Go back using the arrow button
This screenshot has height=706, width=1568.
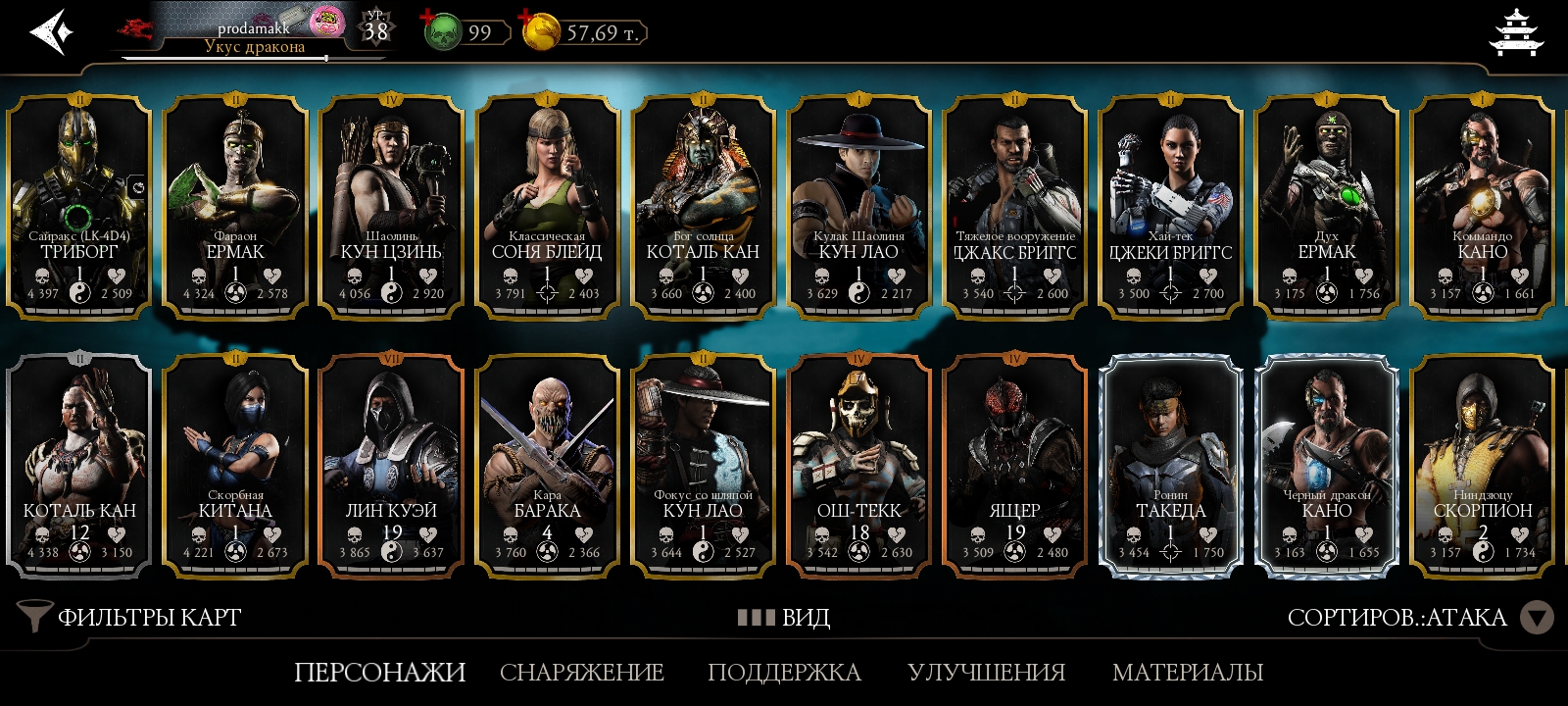pos(51,32)
